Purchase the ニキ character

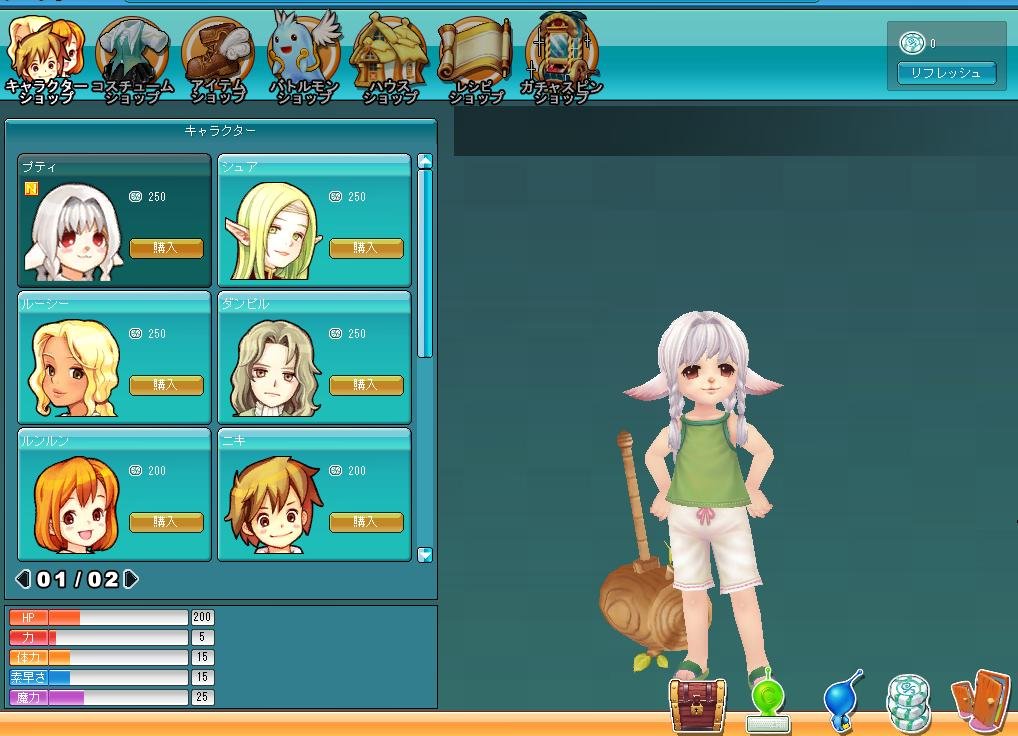point(366,522)
